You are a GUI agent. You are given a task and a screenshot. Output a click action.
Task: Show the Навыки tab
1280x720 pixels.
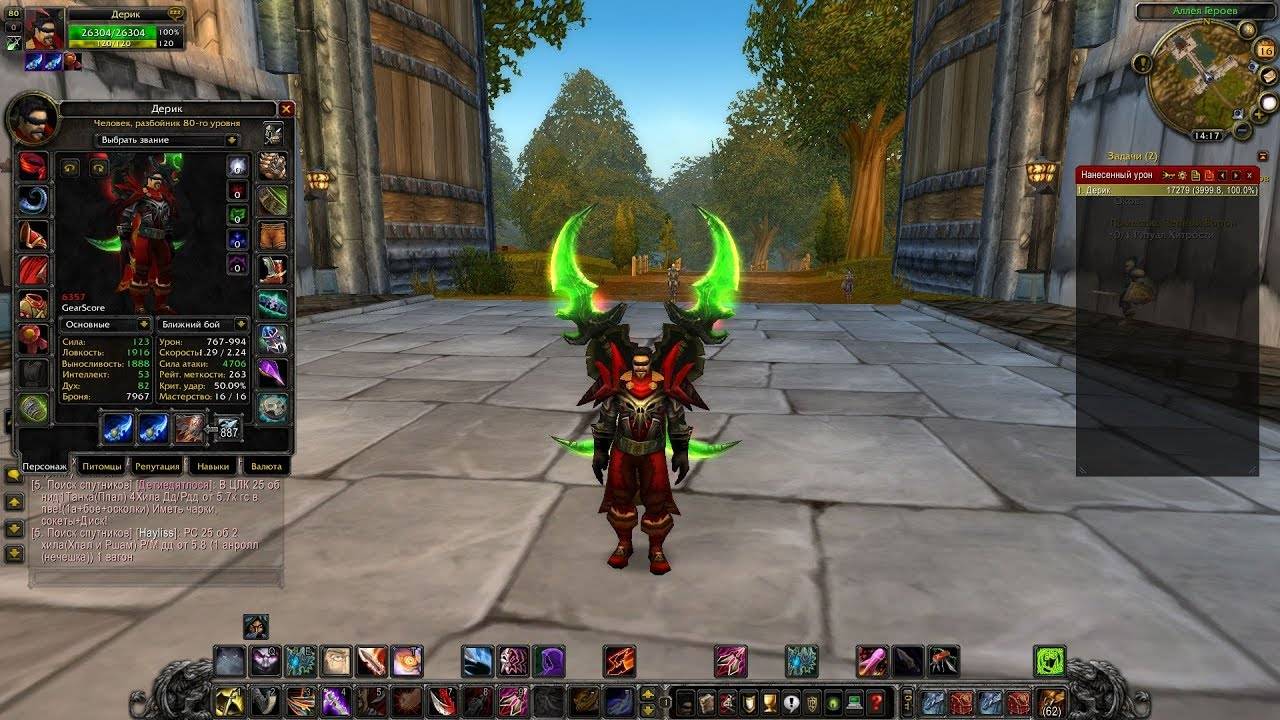tap(213, 466)
